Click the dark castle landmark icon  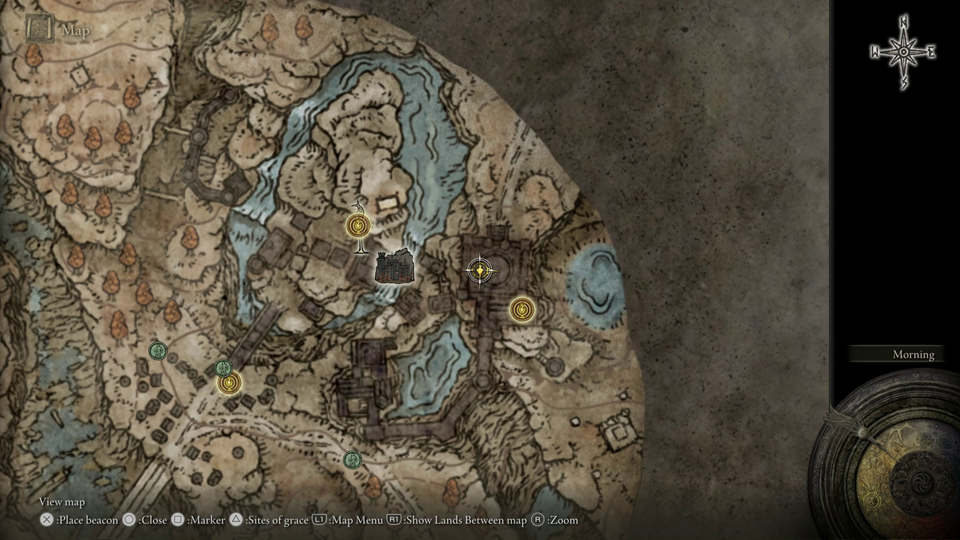point(396,265)
